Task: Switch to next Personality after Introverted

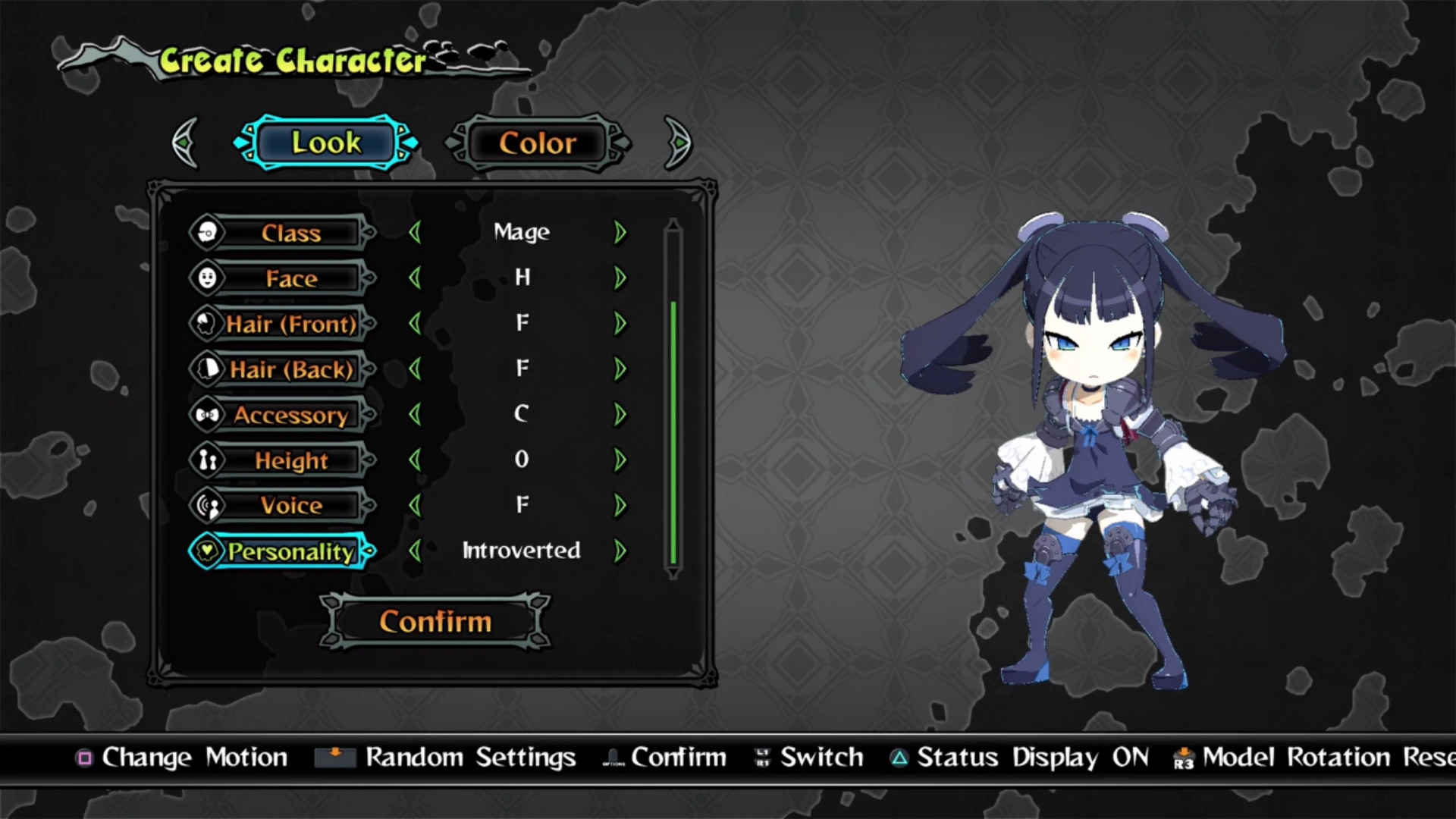Action: click(x=620, y=551)
